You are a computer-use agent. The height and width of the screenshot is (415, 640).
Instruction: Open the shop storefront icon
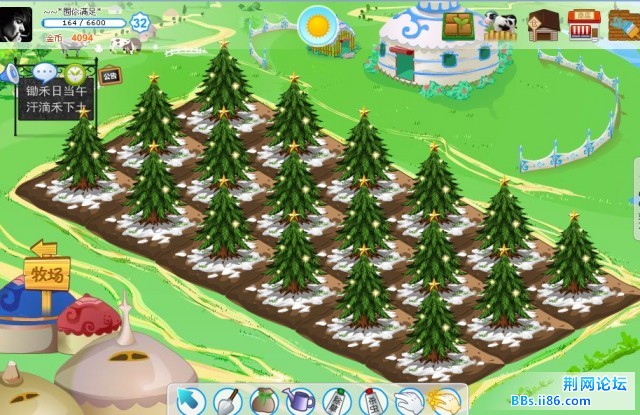point(584,24)
